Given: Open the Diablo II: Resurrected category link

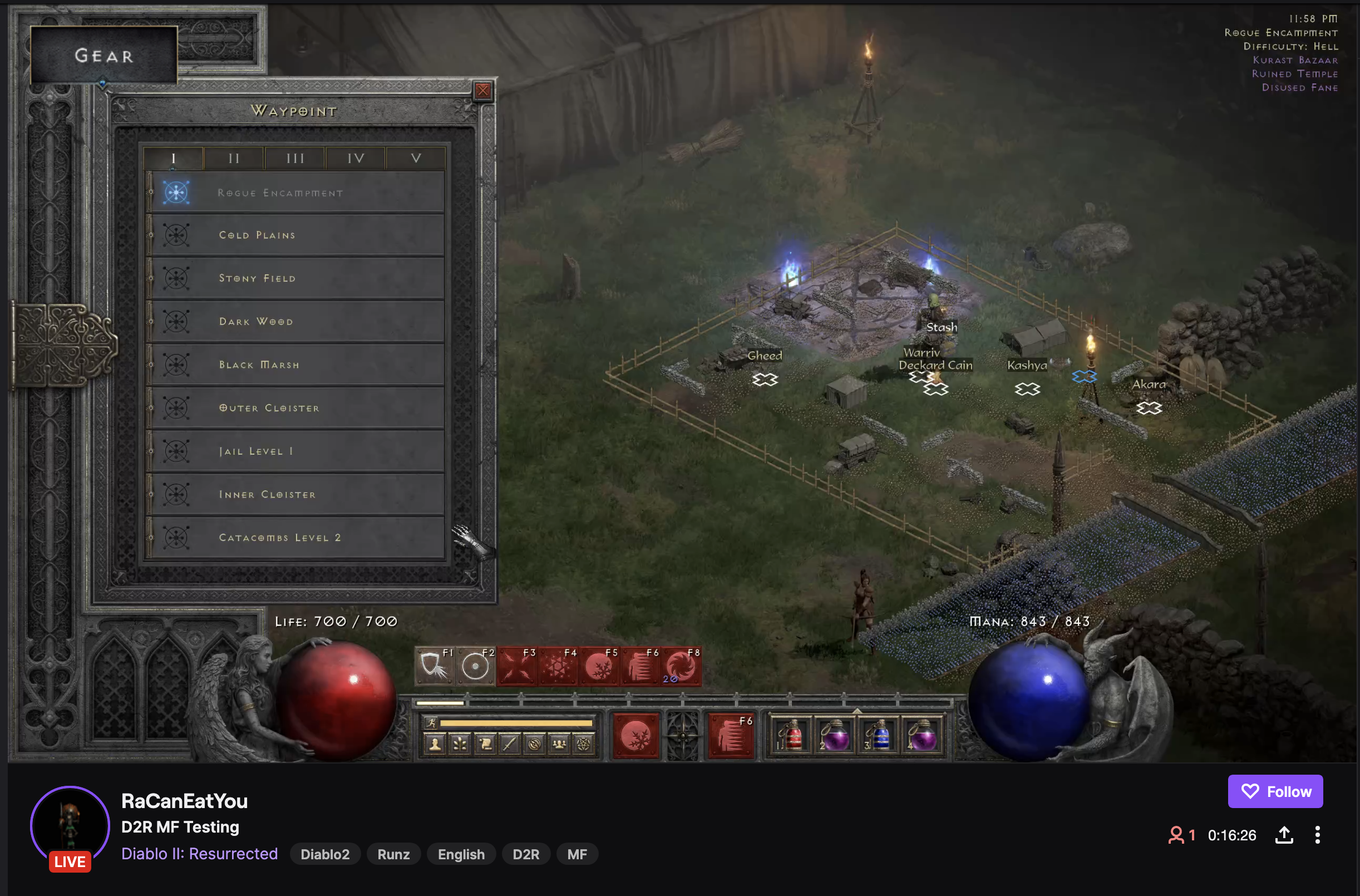Looking at the screenshot, I should click(x=199, y=854).
